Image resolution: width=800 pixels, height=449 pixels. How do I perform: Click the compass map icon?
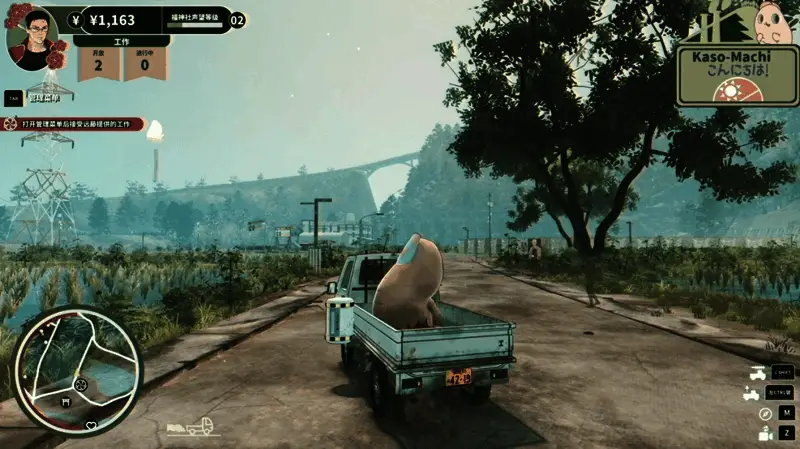pos(765,413)
